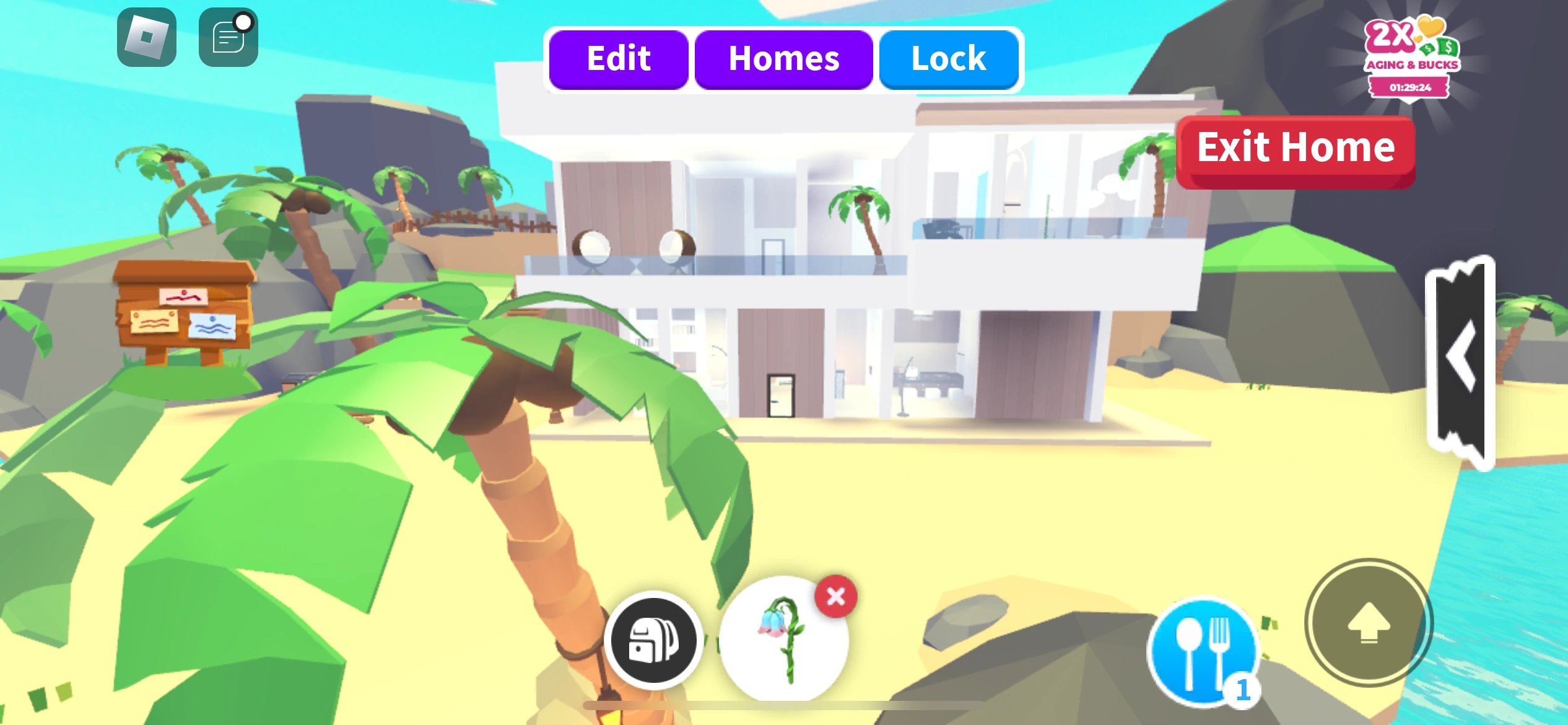This screenshot has height=725, width=1568.
Task: Open the backpack inventory
Action: coord(654,642)
